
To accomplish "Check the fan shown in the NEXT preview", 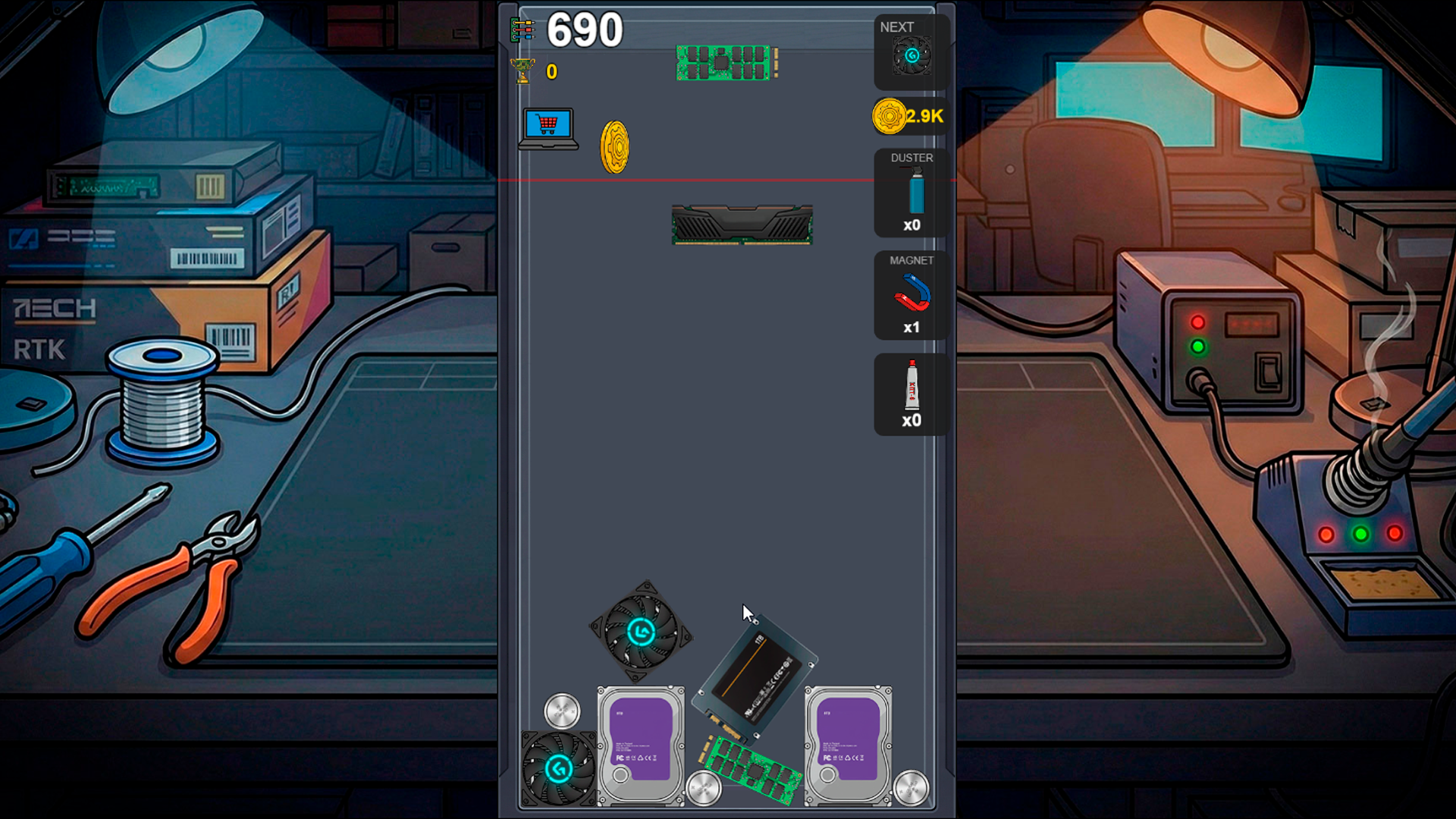I will coord(911,55).
